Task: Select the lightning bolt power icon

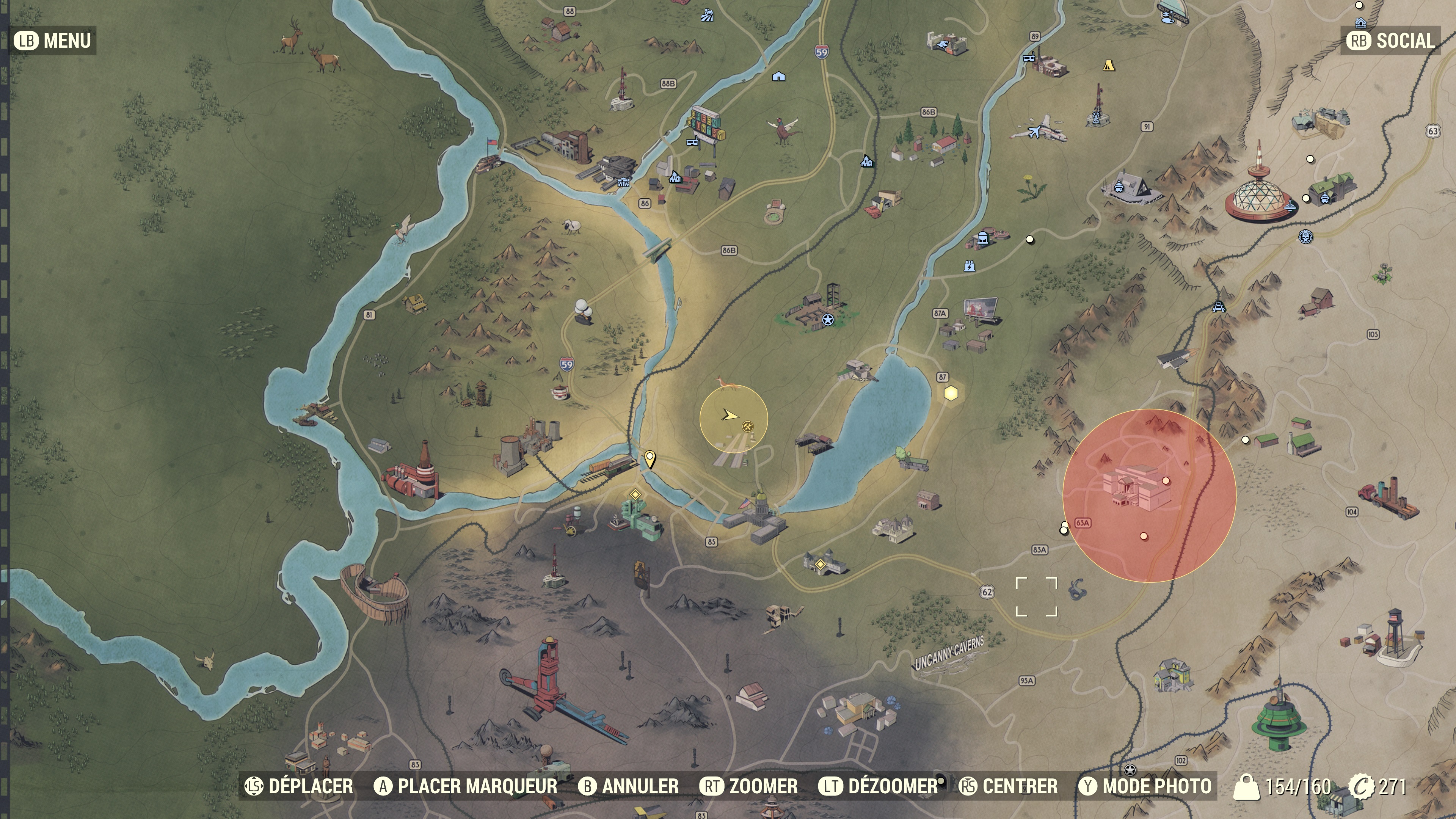Action: click(x=970, y=266)
